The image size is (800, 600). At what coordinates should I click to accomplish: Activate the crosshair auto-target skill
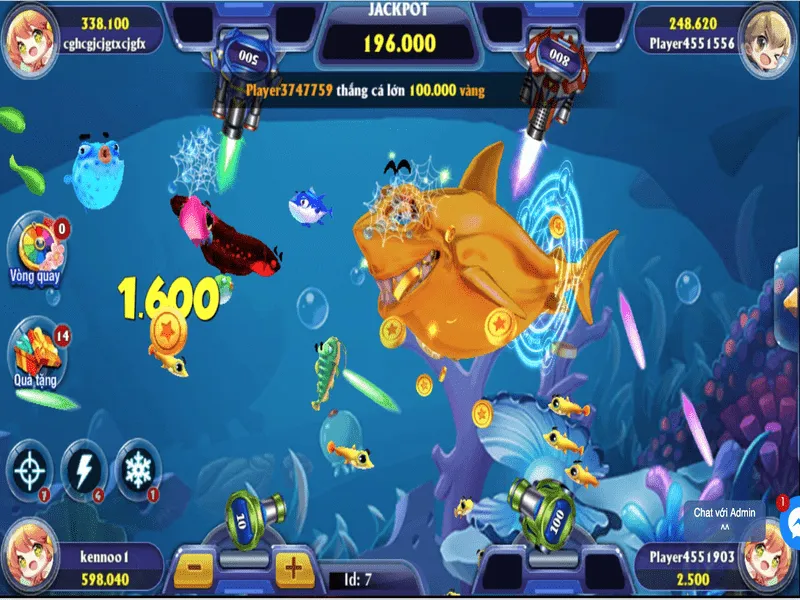coord(32,467)
